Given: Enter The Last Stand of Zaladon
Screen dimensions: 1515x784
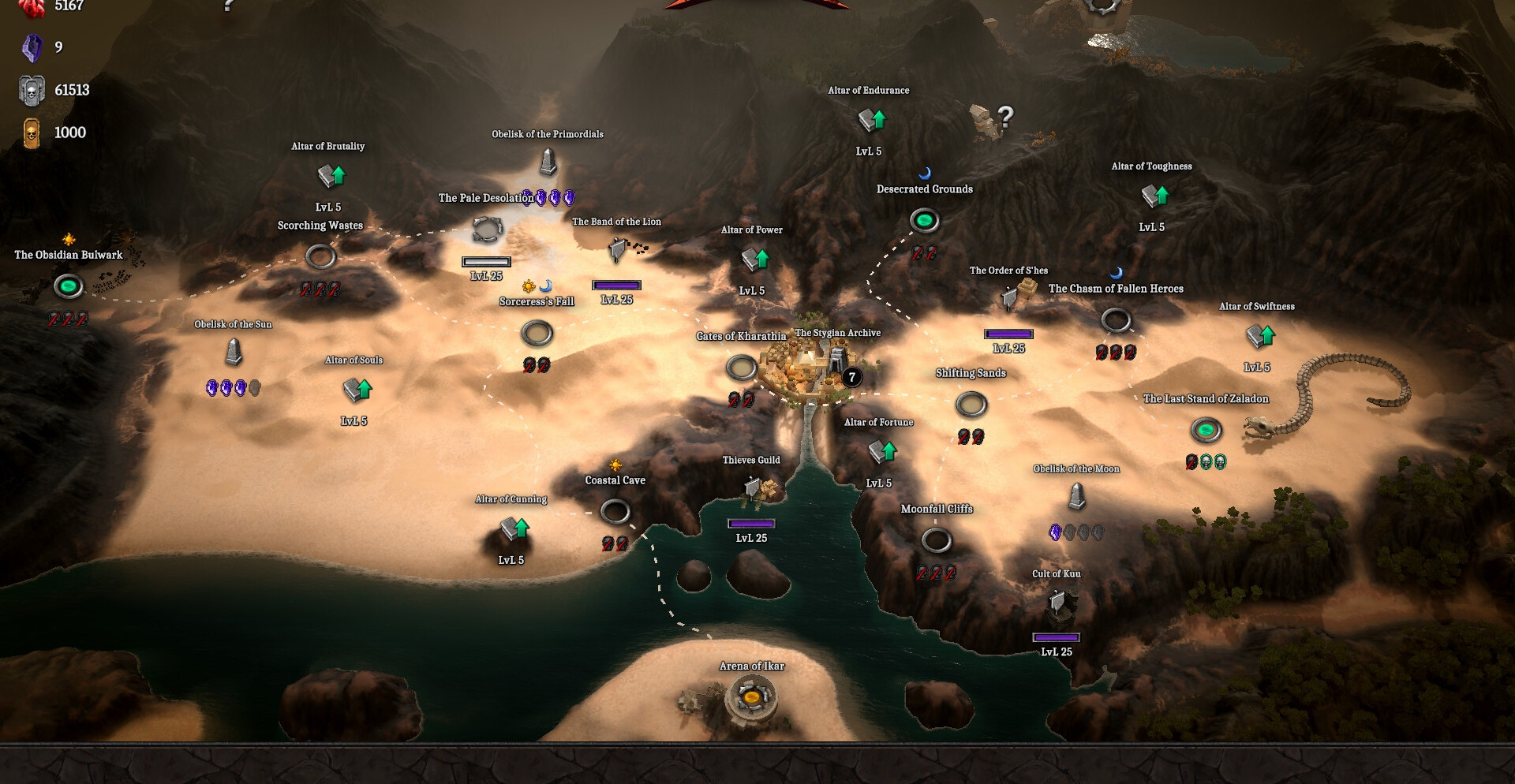Looking at the screenshot, I should (x=1206, y=430).
